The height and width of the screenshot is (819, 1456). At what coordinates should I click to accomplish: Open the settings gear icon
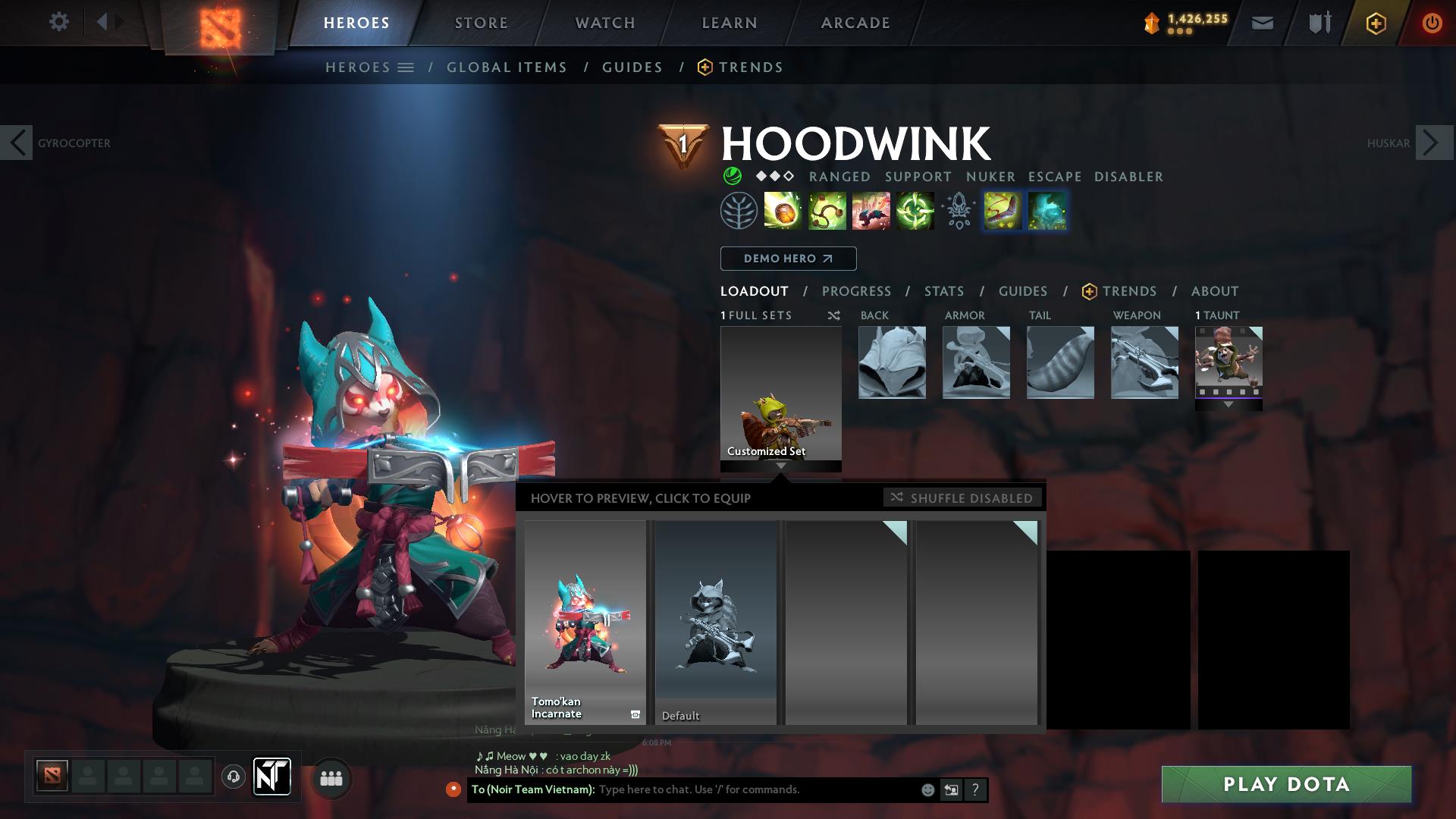[59, 21]
